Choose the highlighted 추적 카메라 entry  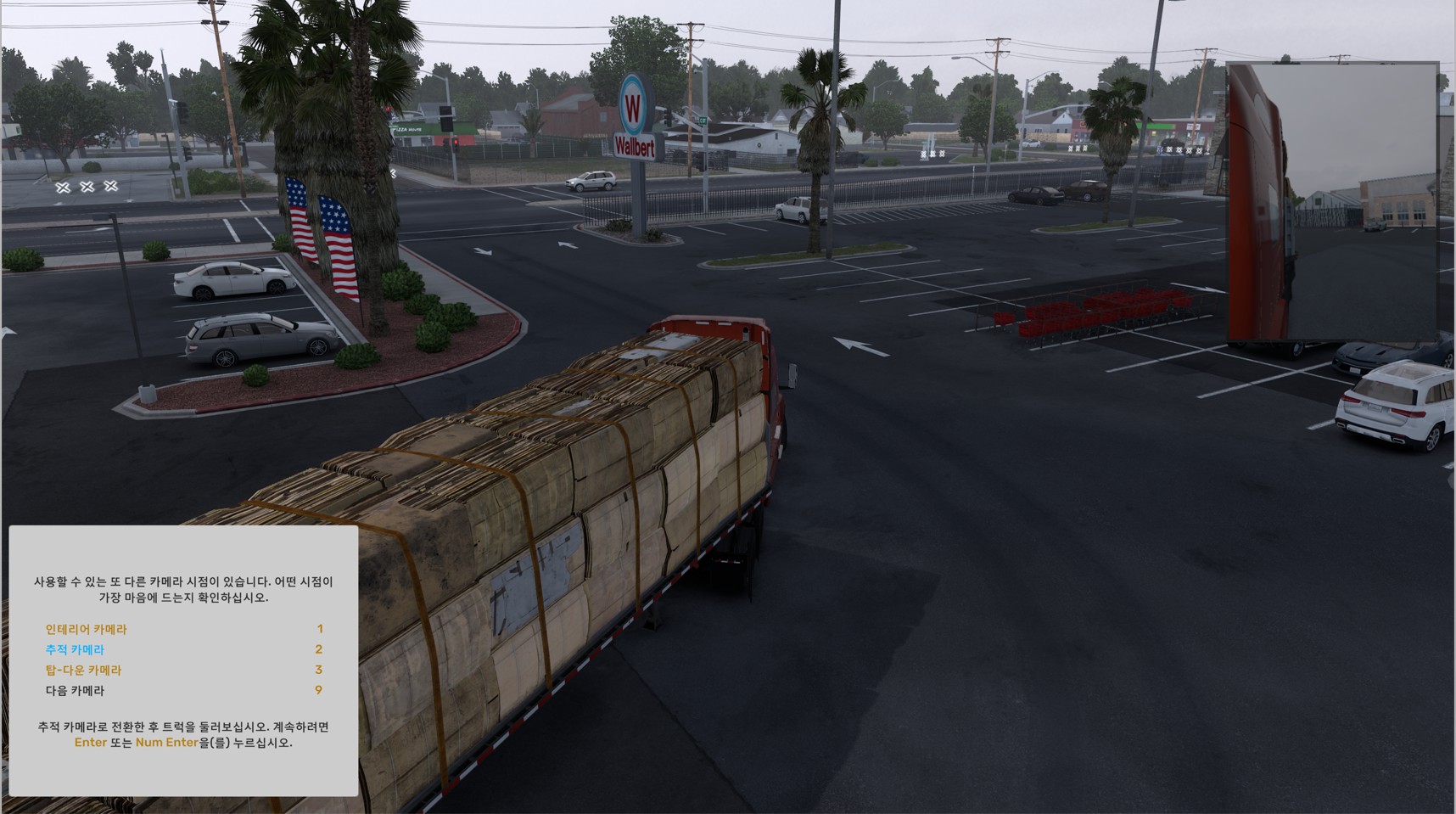pyautogui.click(x=75, y=649)
